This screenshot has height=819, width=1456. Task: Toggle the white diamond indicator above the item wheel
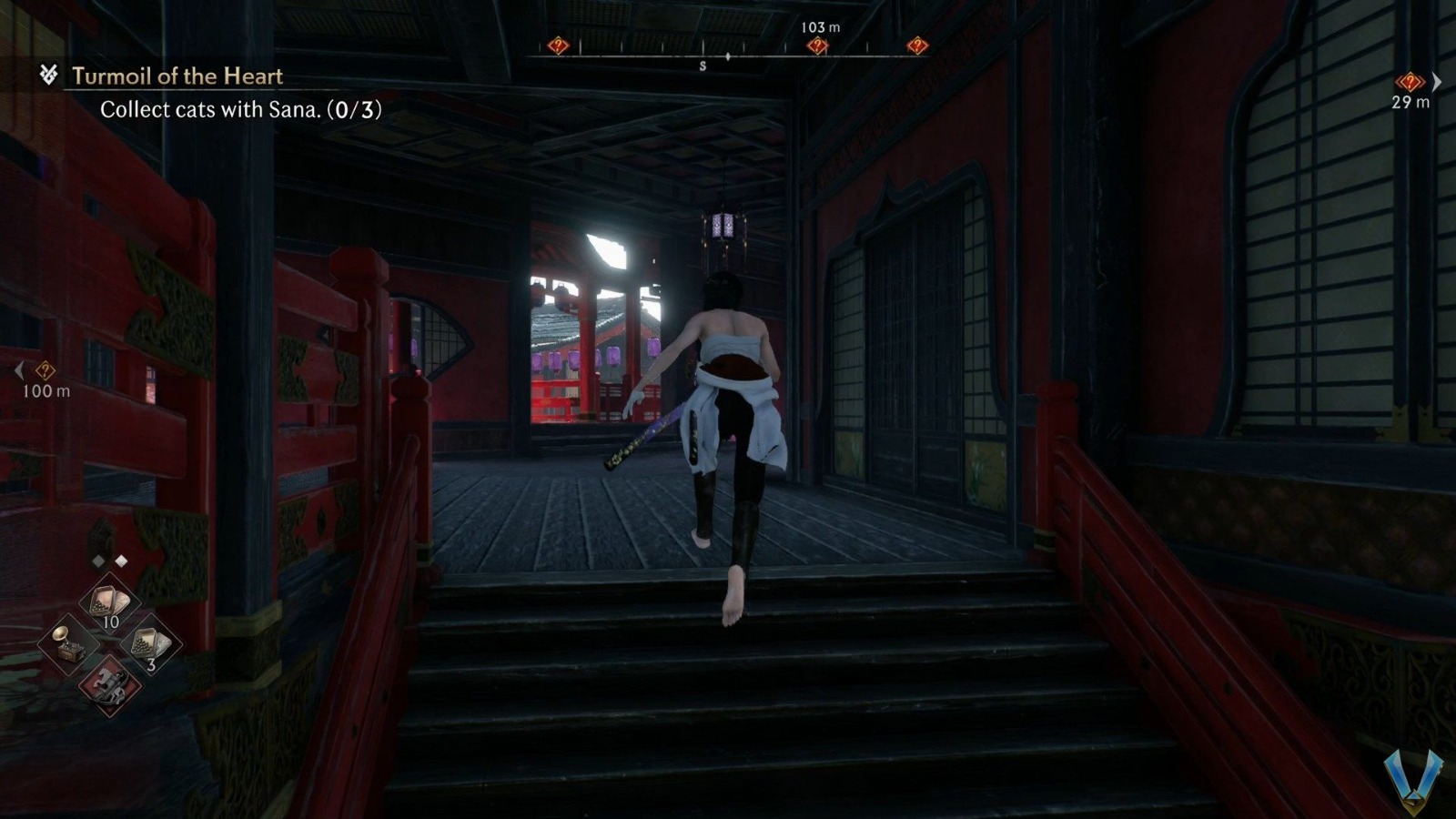click(122, 561)
